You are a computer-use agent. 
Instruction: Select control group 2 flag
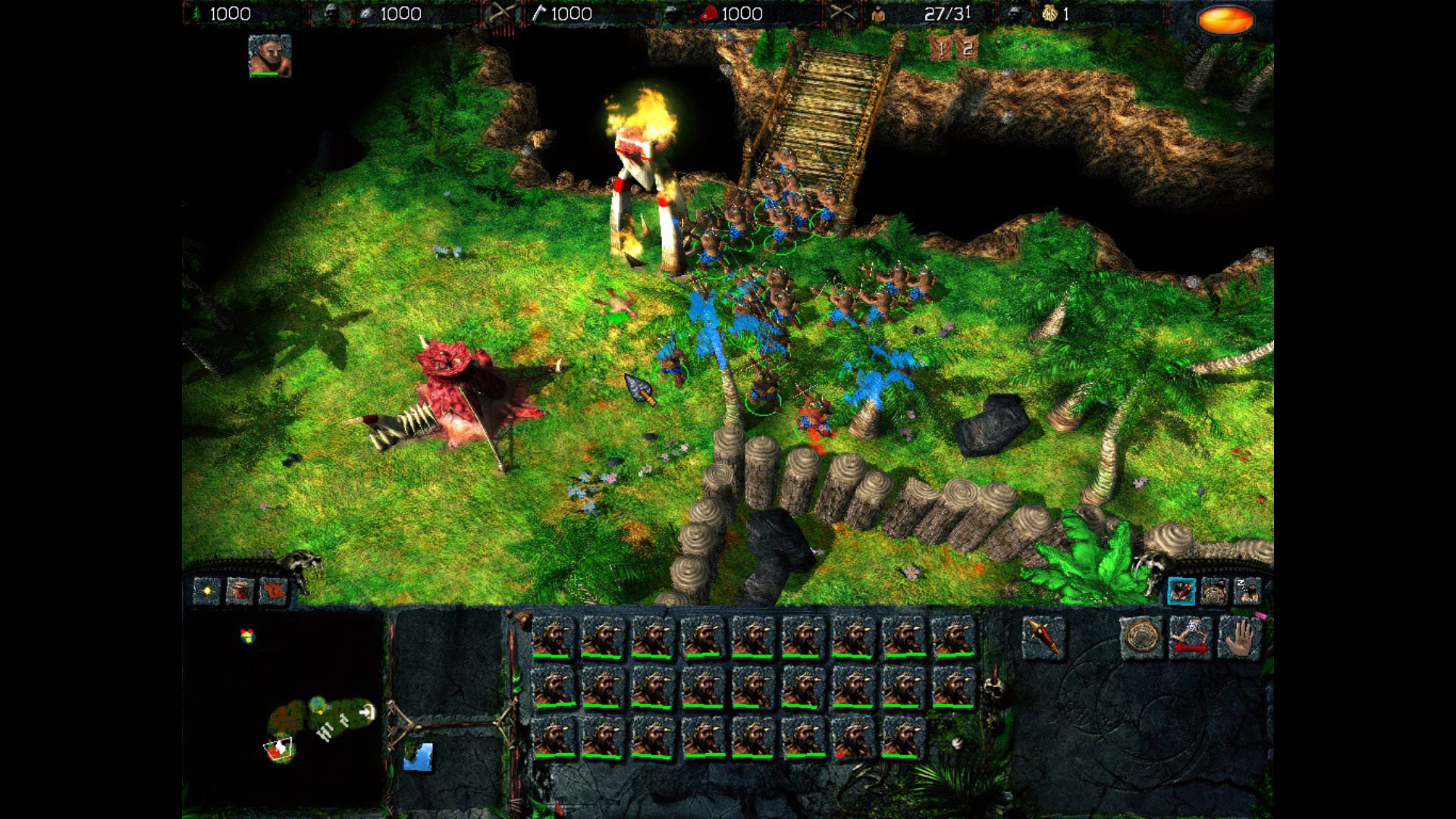967,49
